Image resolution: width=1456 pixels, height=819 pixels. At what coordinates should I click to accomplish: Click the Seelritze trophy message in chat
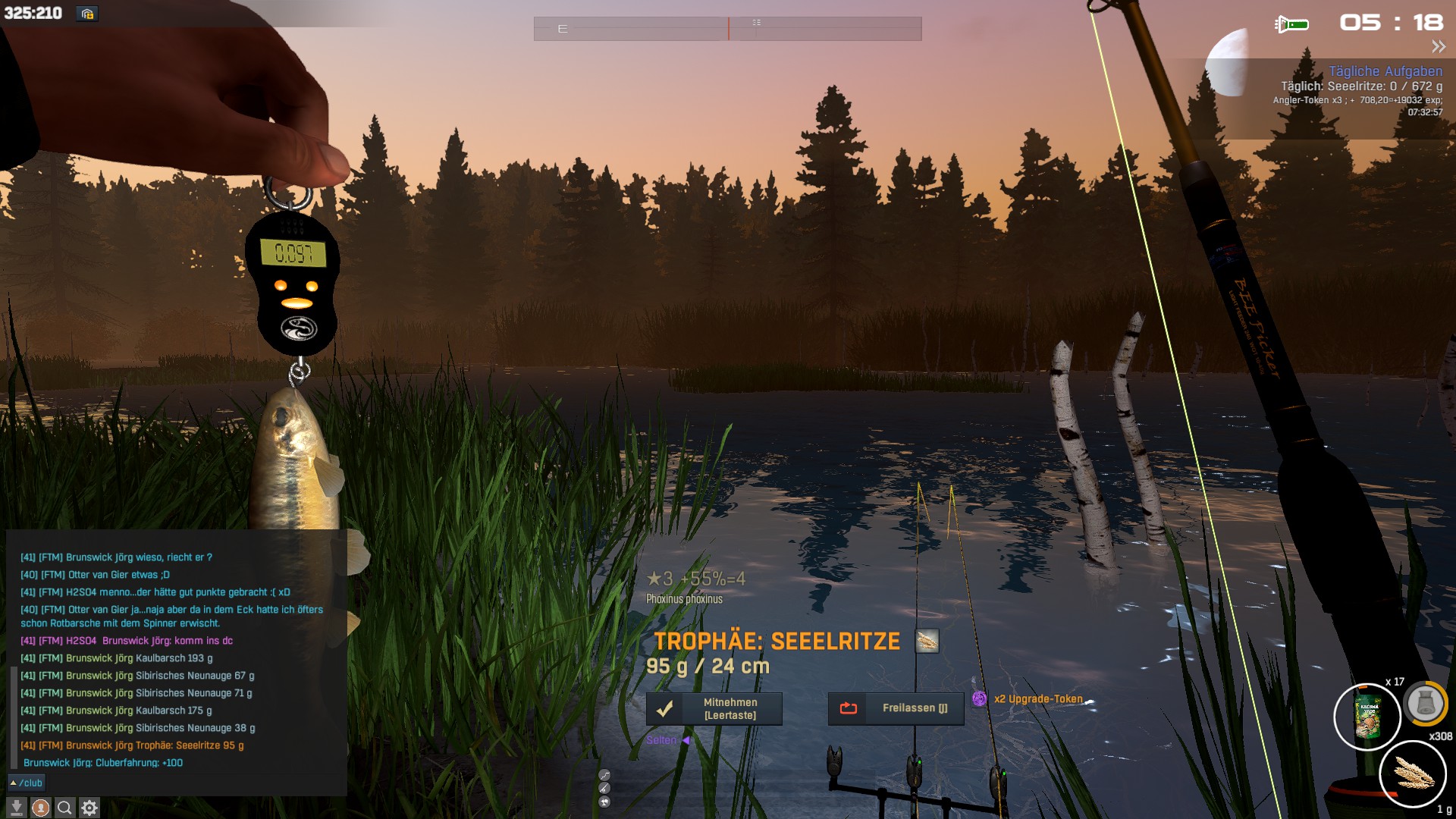click(132, 745)
